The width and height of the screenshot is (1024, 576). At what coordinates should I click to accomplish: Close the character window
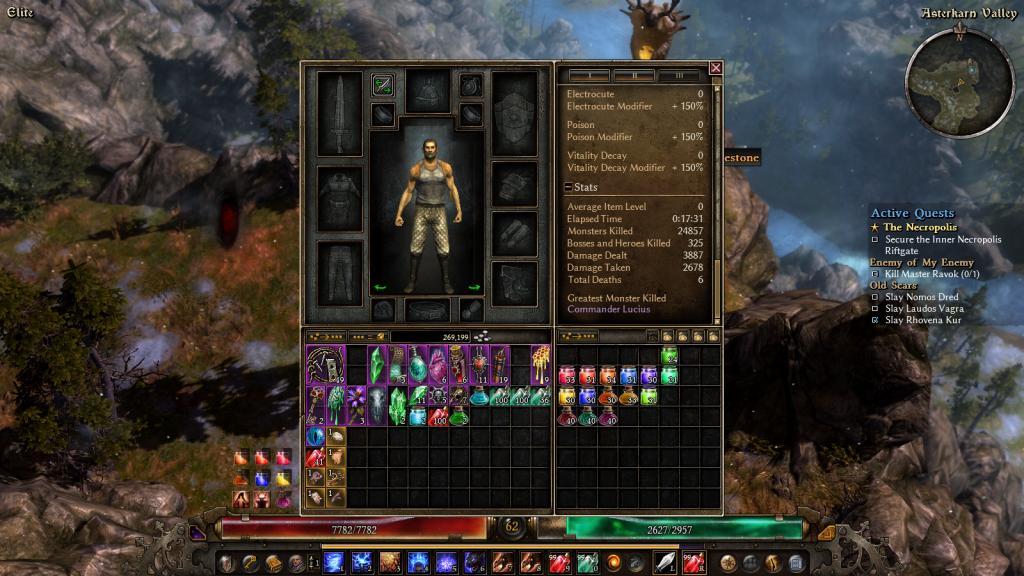(715, 68)
